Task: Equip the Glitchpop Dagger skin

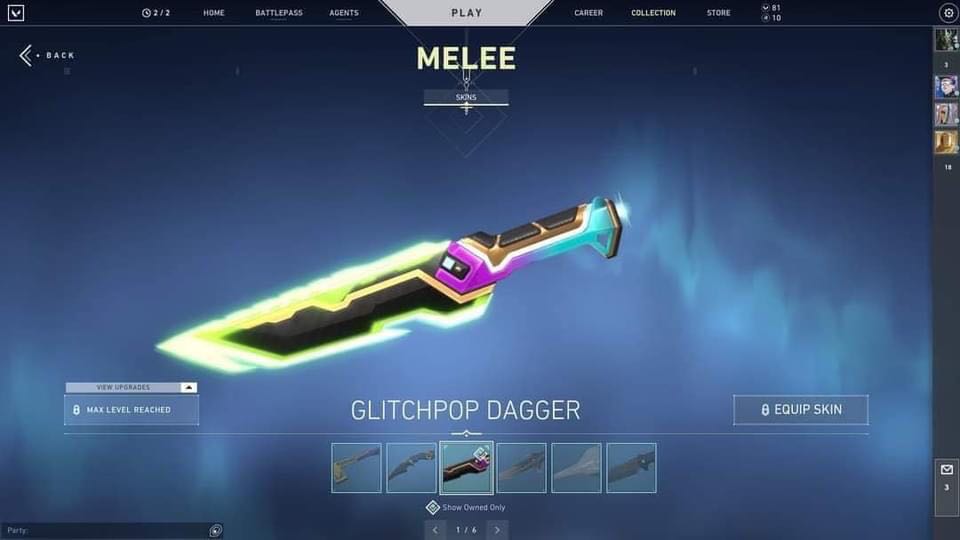Action: [801, 410]
